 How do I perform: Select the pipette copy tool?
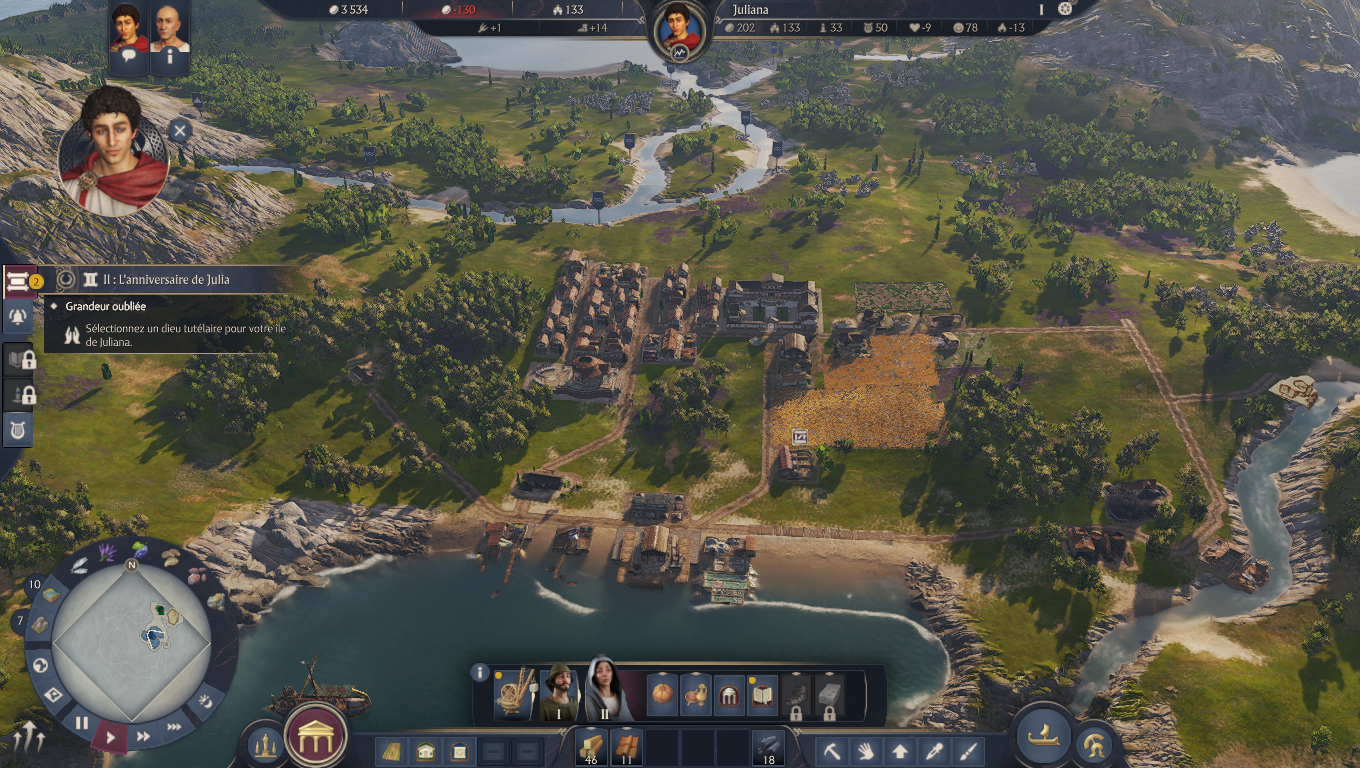934,751
